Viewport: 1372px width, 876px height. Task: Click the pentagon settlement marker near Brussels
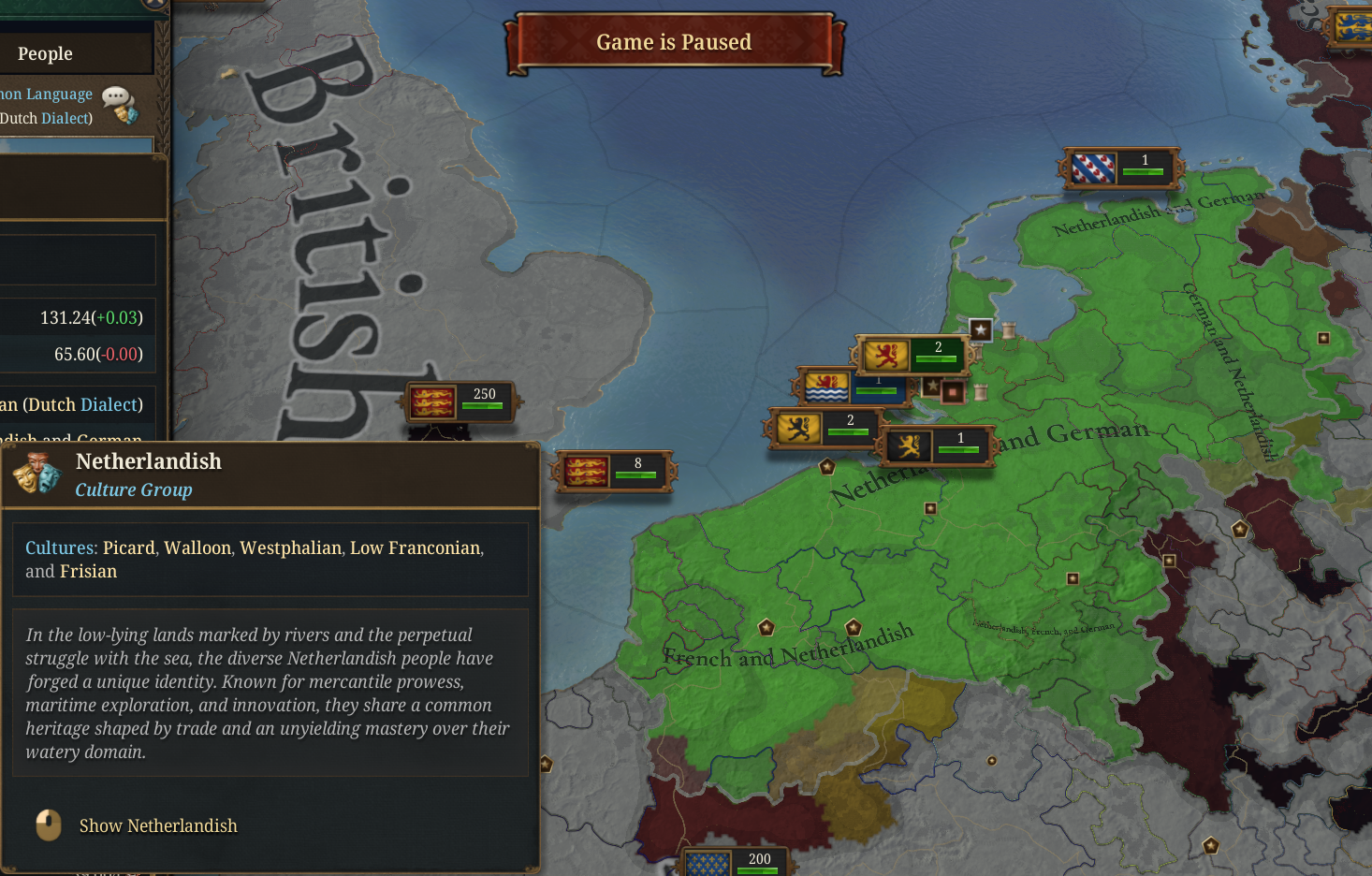point(766,627)
